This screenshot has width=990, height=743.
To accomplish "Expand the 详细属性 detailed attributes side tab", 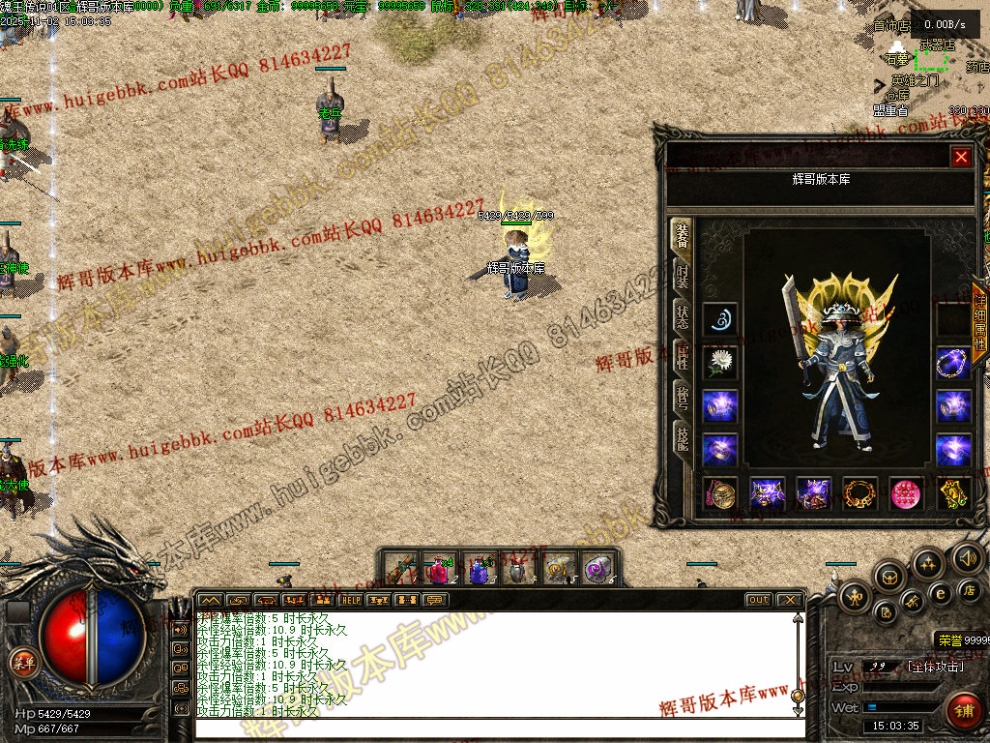I will 980,316.
